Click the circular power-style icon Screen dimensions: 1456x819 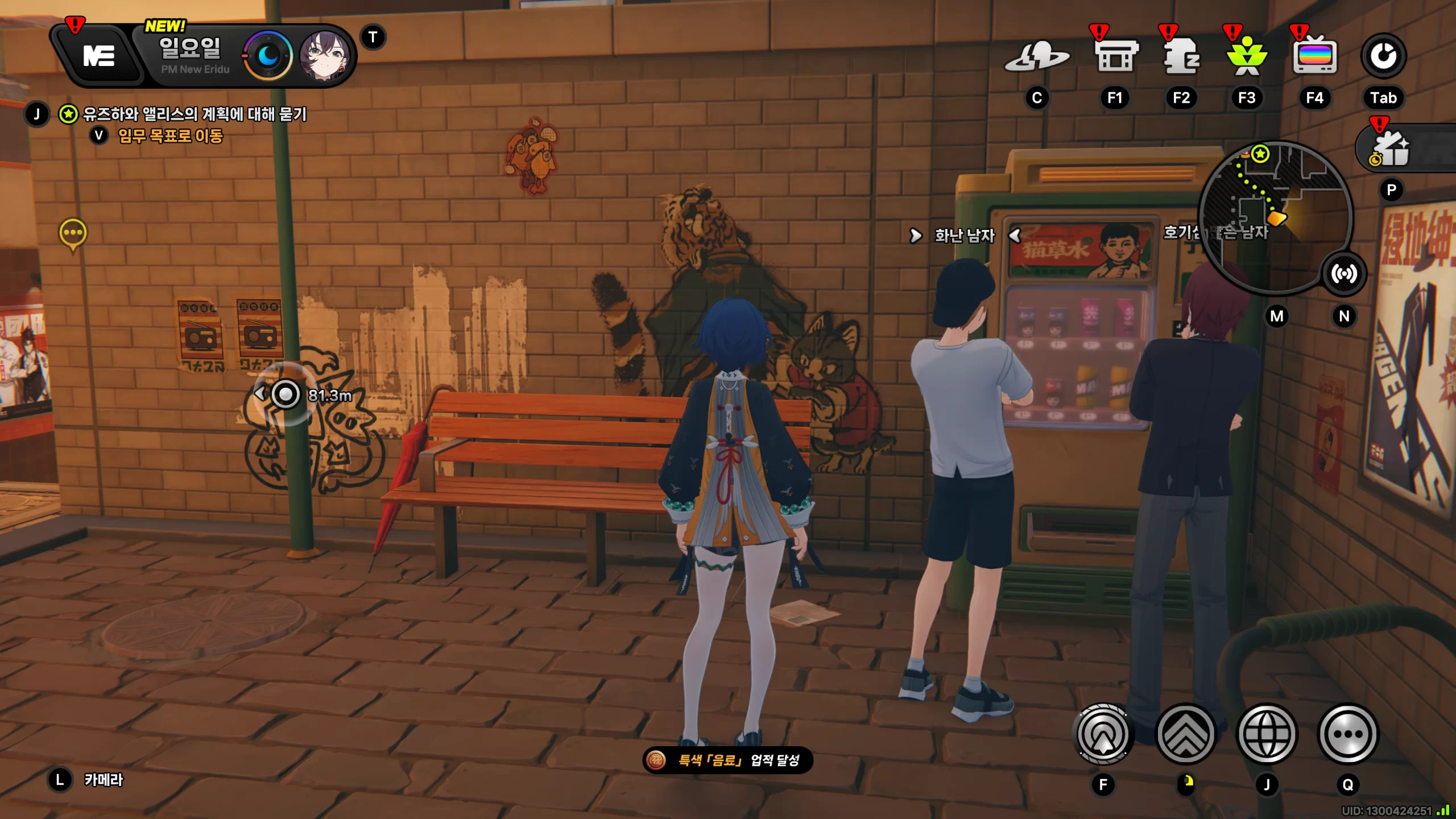point(1383,56)
